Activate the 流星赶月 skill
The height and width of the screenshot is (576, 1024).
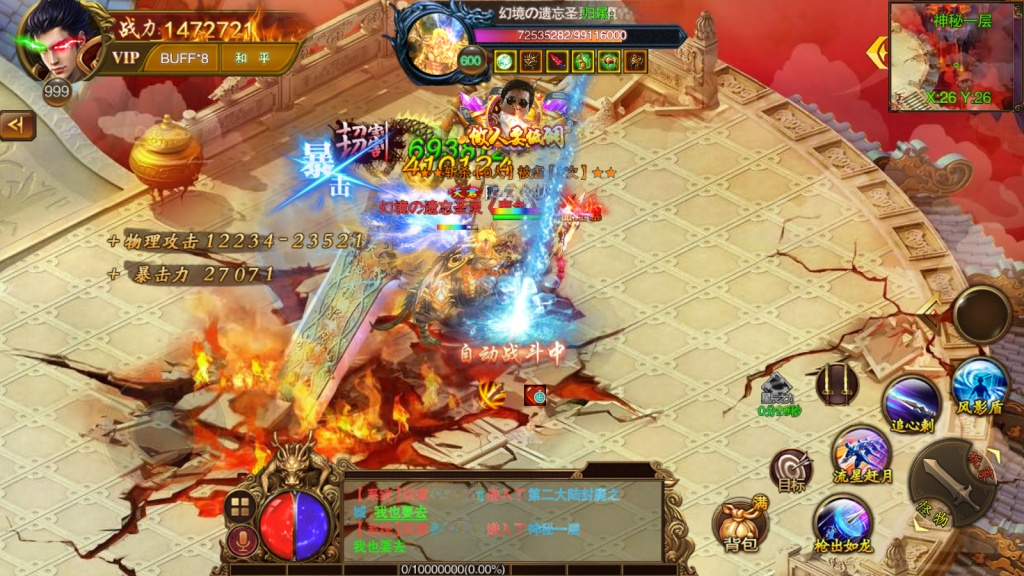point(861,457)
